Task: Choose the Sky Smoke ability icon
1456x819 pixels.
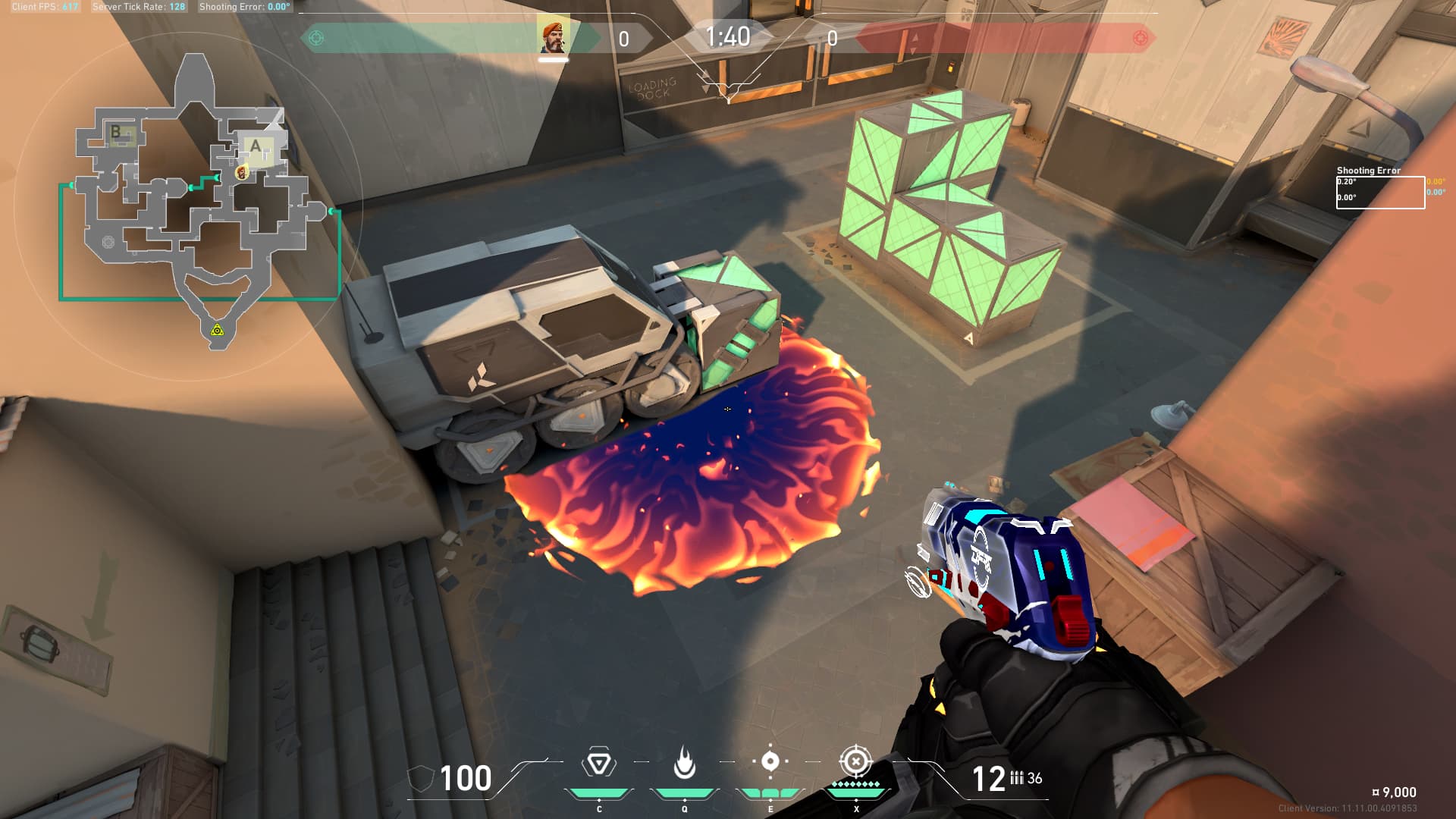Action: [x=770, y=761]
